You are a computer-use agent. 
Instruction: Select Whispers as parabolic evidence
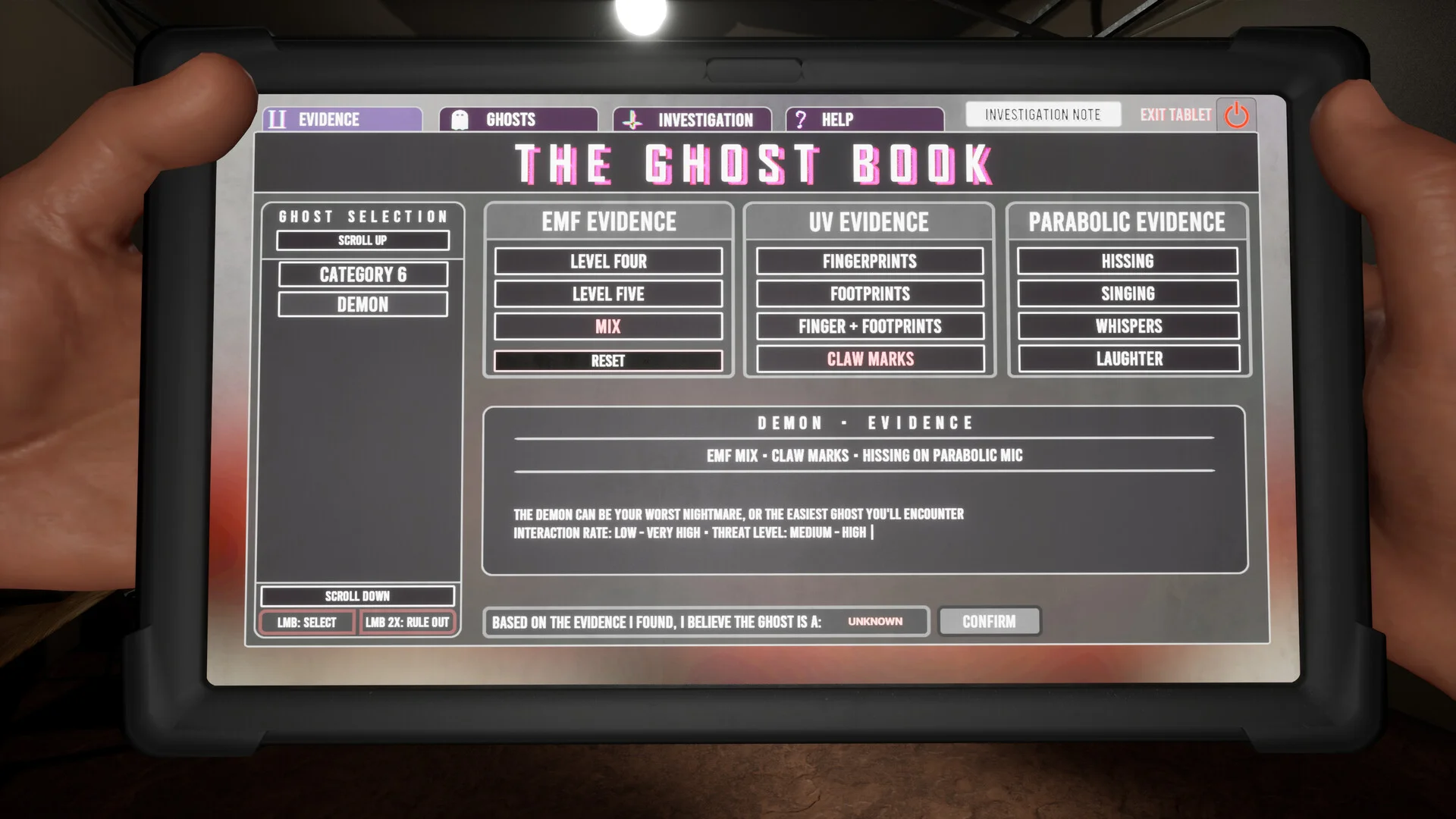pos(1128,327)
